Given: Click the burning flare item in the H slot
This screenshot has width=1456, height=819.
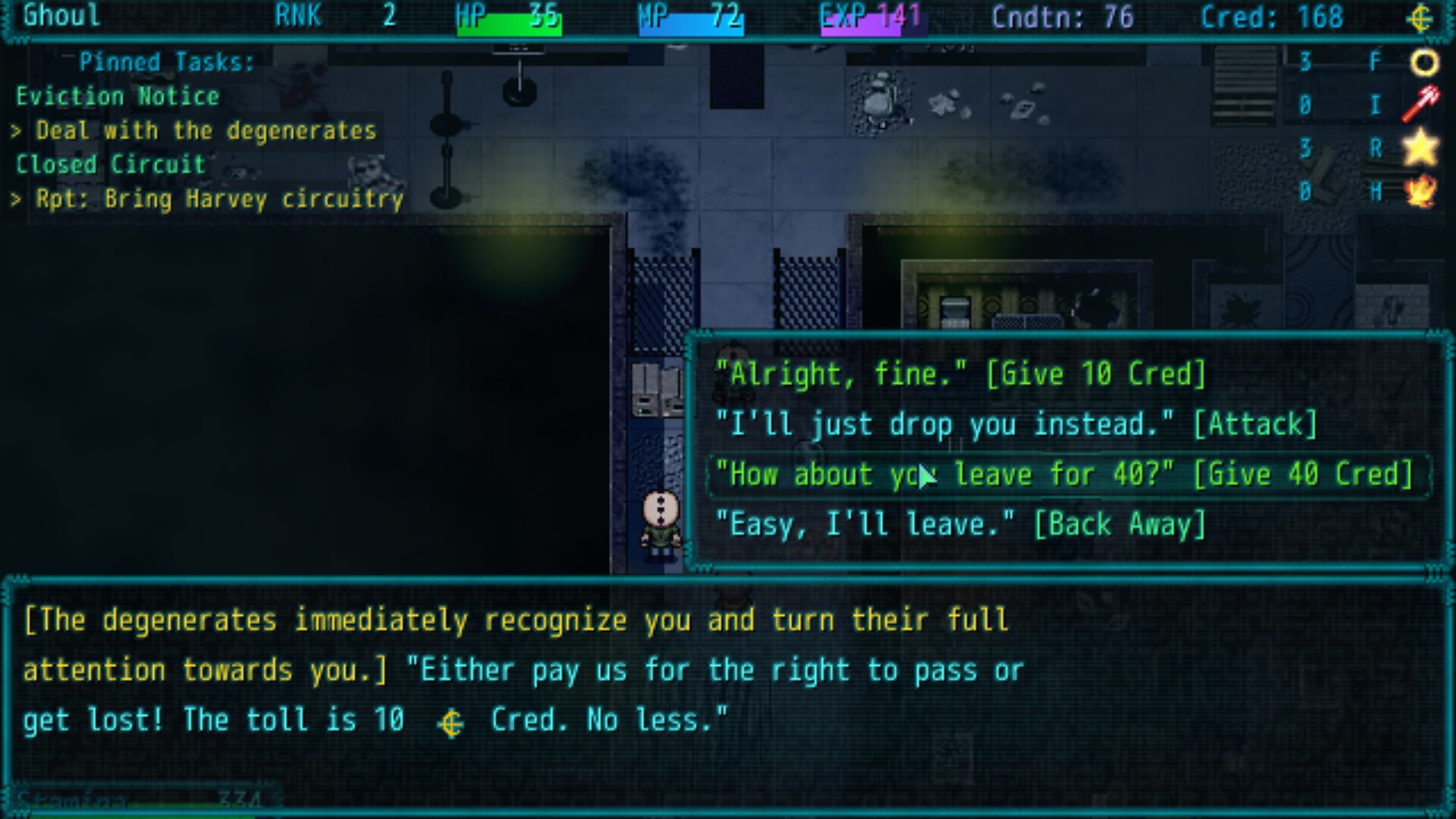Looking at the screenshot, I should (x=1421, y=192).
